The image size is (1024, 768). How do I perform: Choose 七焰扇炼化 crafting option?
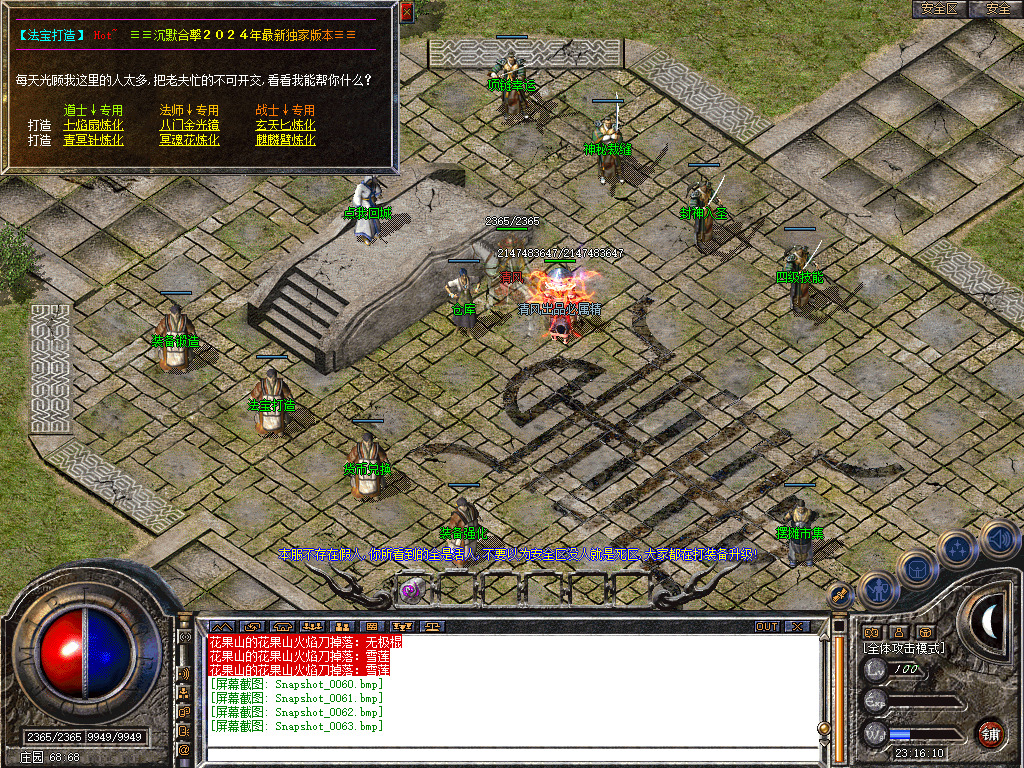[x=93, y=125]
